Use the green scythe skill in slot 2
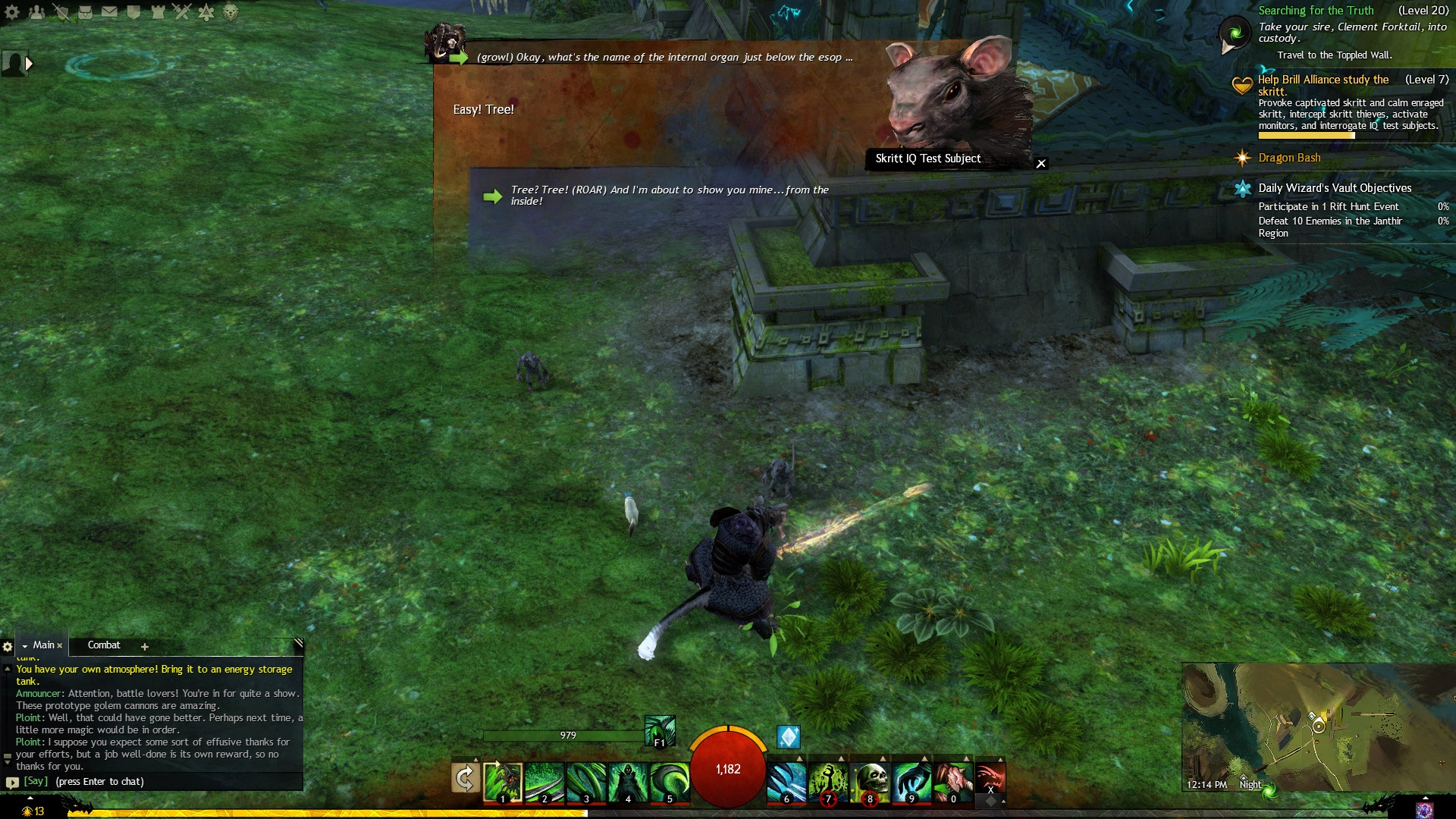The image size is (1456, 819). (x=544, y=781)
